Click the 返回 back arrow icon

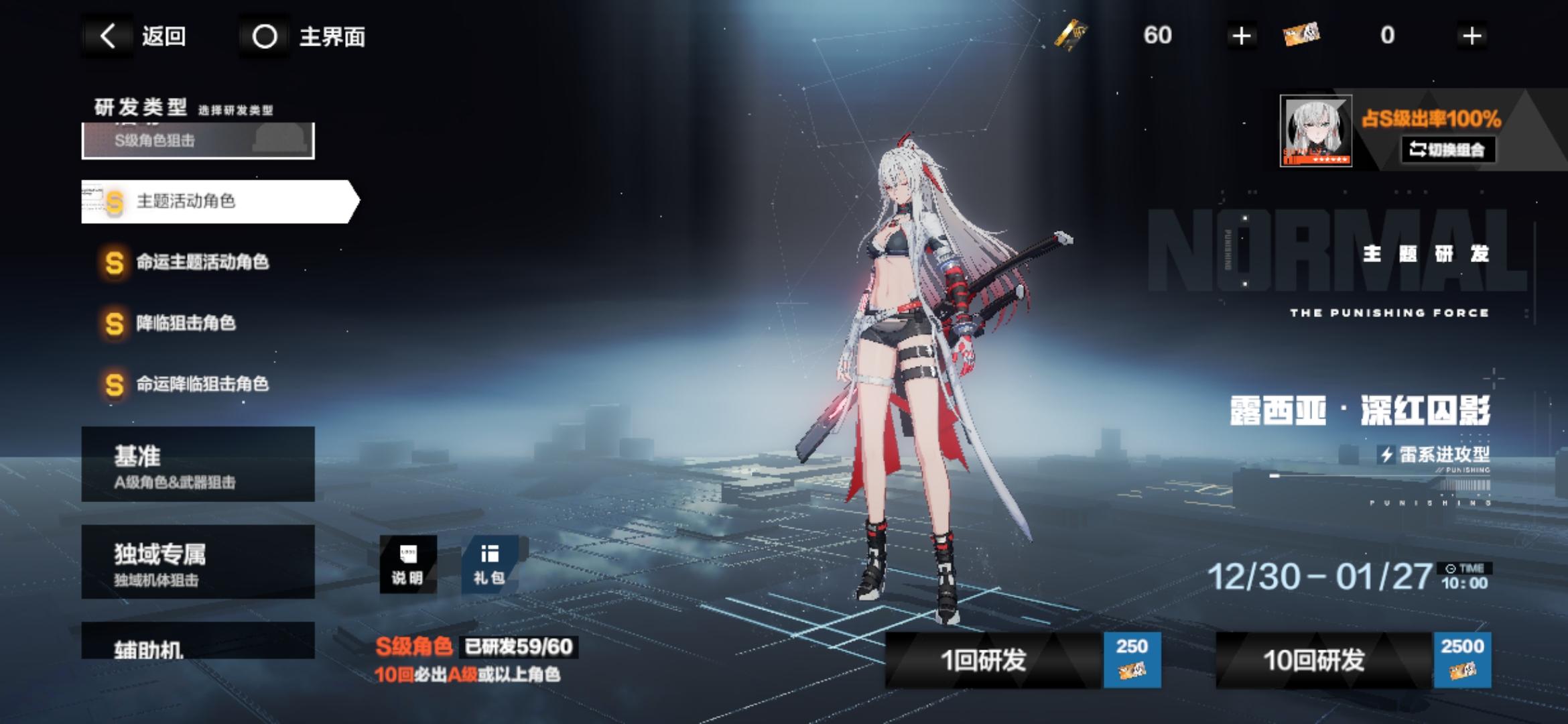(107, 37)
